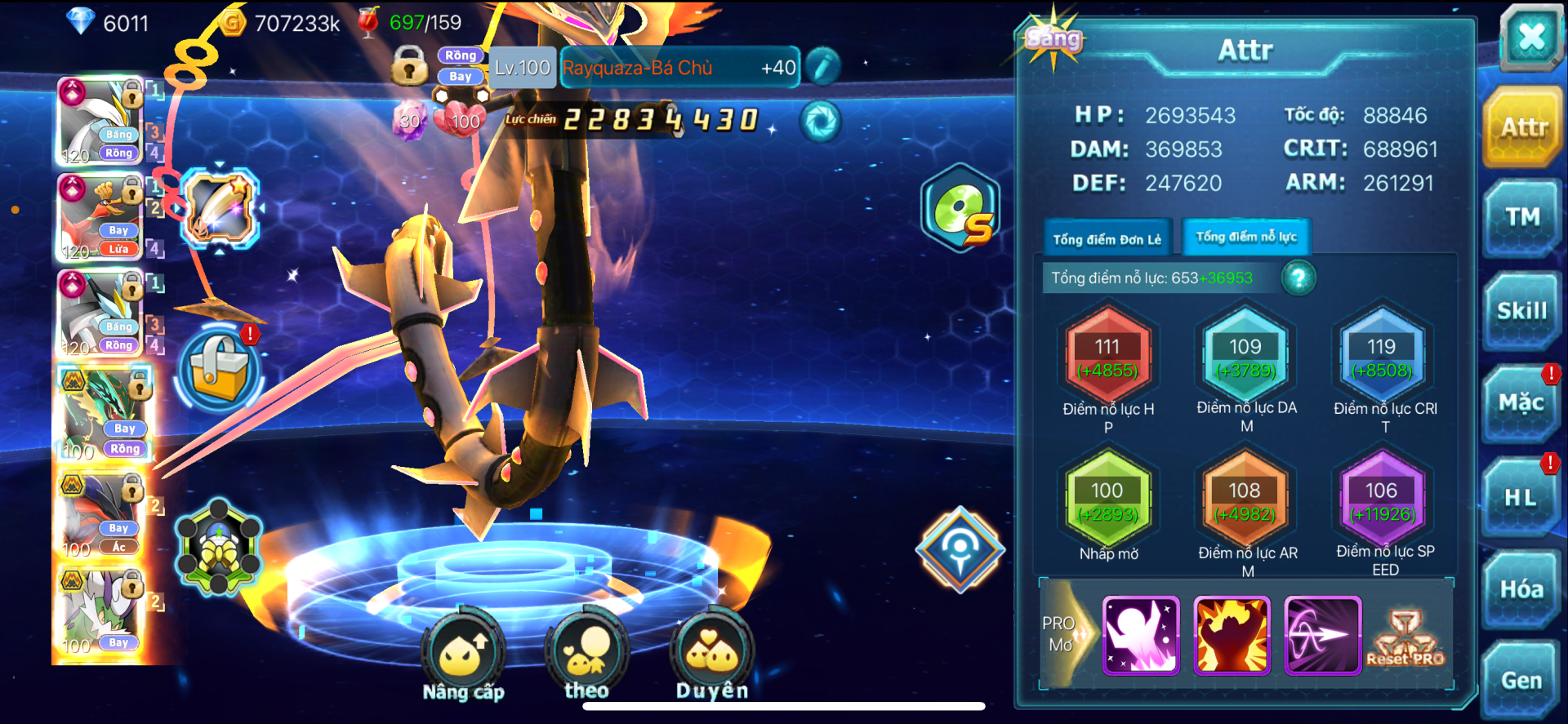Open the Duyên bond button
1568x724 pixels.
click(x=712, y=653)
